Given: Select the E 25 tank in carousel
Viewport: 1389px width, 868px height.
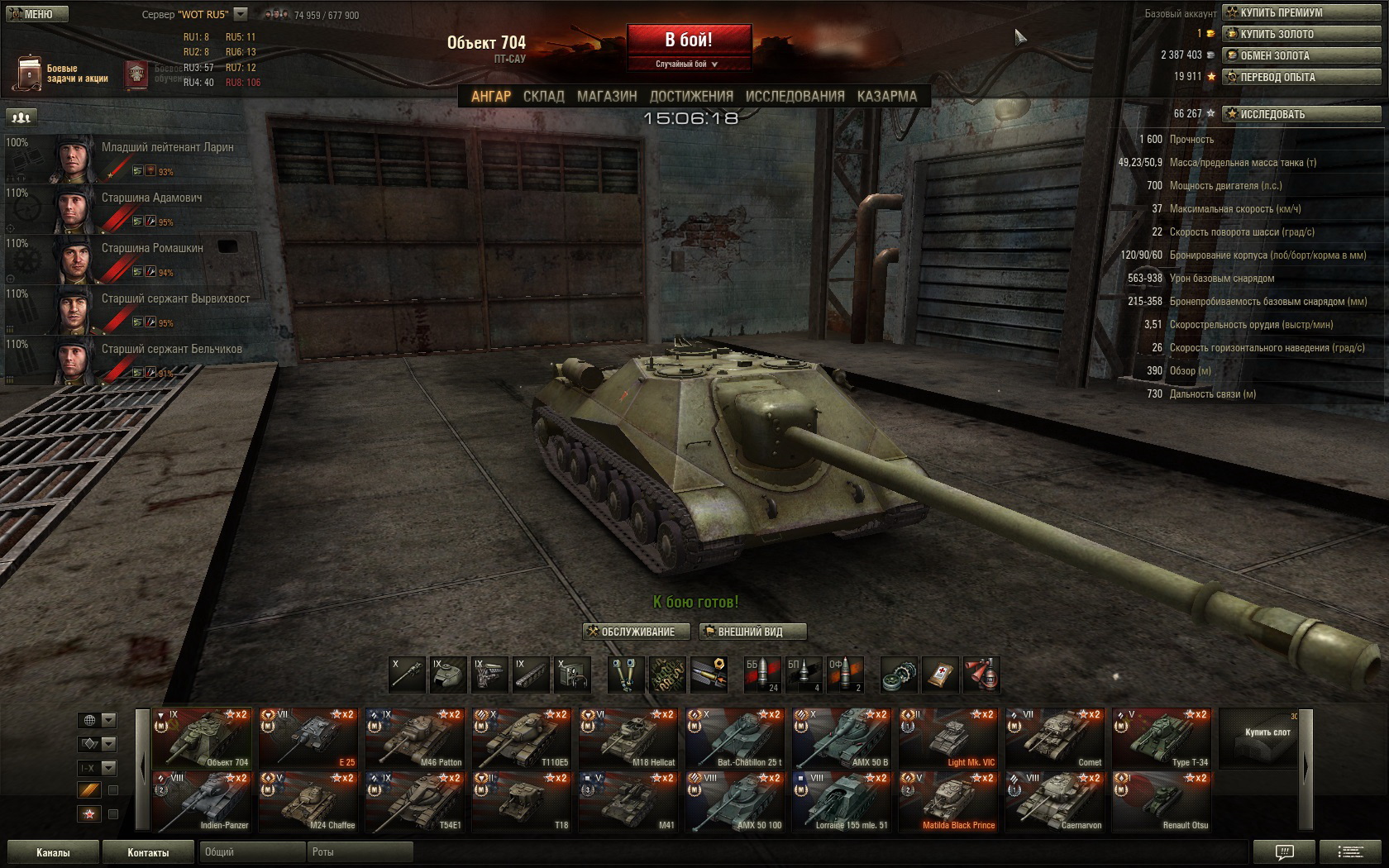Looking at the screenshot, I should [x=308, y=737].
